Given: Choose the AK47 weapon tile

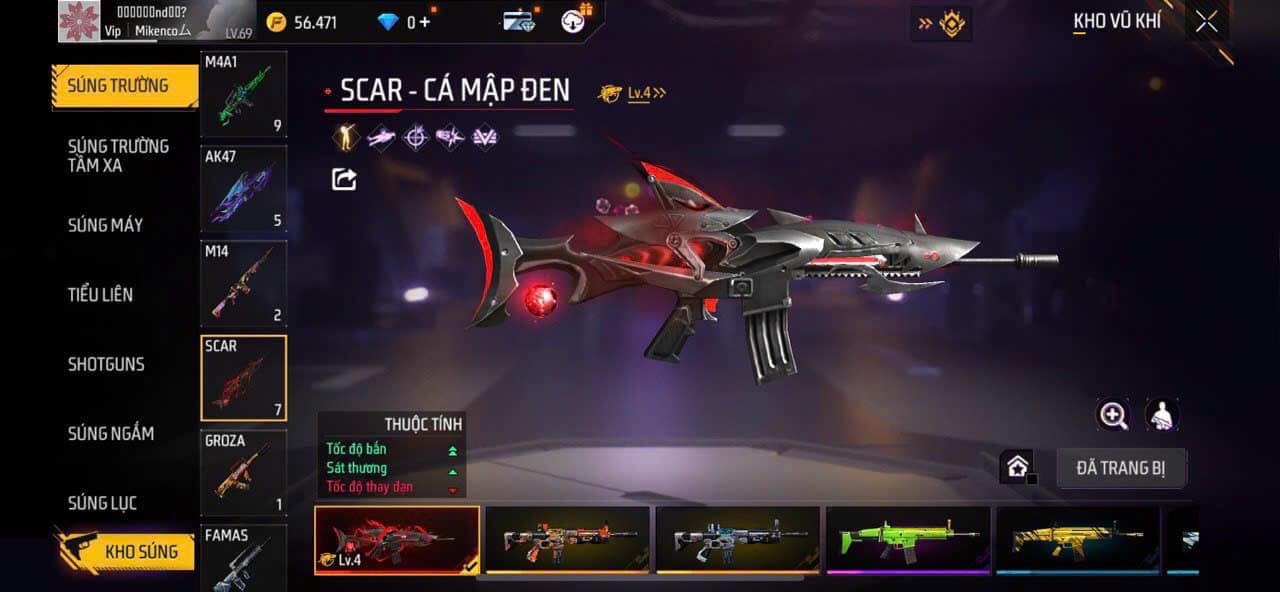Looking at the screenshot, I should click(x=243, y=189).
